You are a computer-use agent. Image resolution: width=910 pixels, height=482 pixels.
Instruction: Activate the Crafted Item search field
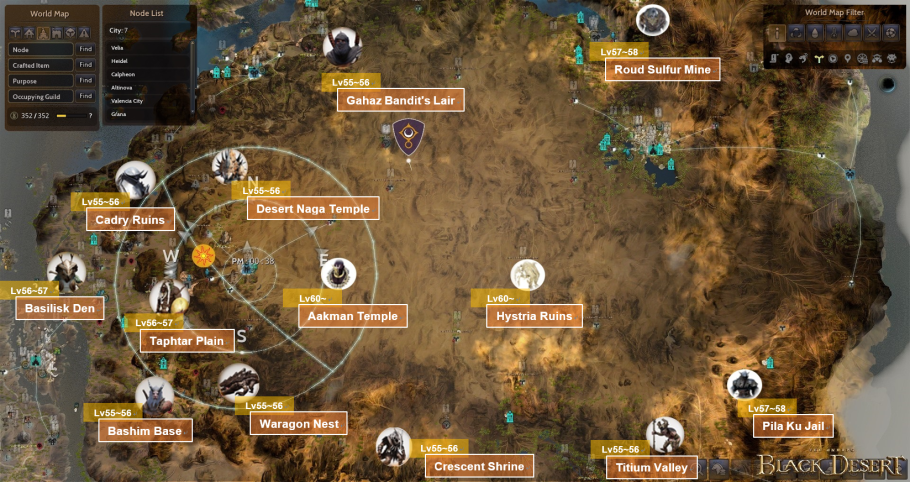[41, 65]
